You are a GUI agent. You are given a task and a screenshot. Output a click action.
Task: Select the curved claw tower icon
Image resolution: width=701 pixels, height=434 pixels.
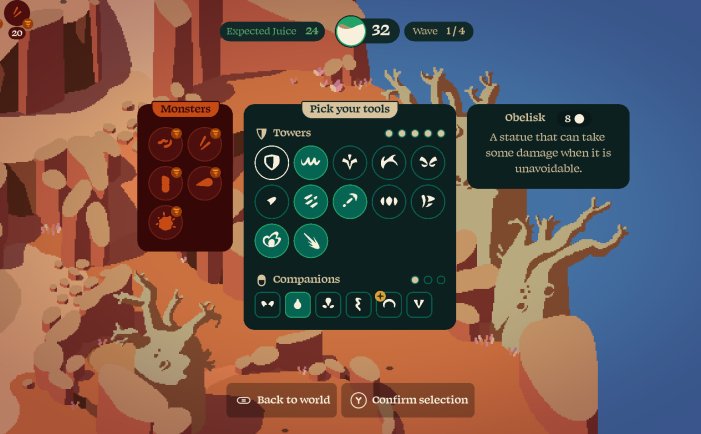pyautogui.click(x=389, y=162)
